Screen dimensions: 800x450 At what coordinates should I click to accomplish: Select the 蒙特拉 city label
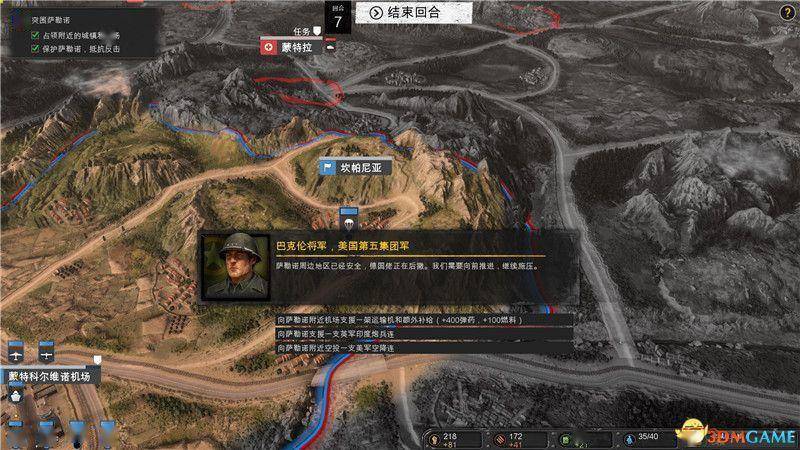coord(290,46)
